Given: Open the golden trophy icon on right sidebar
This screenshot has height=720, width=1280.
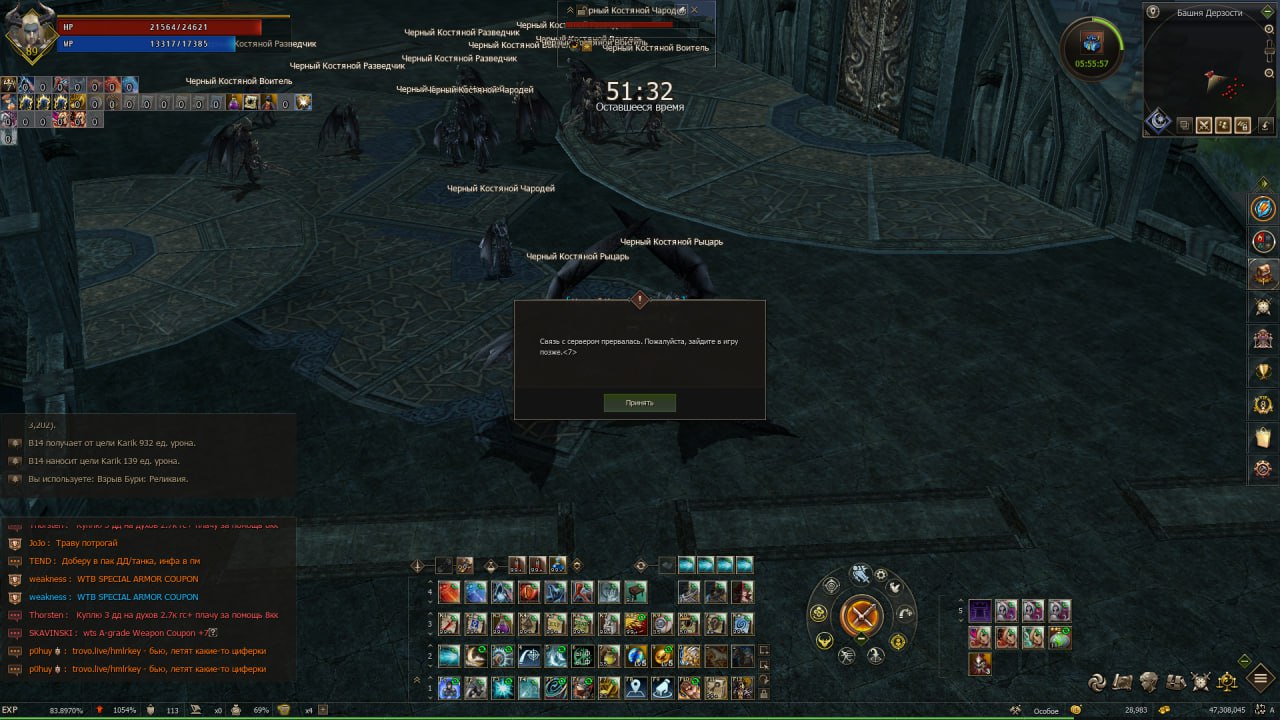Looking at the screenshot, I should point(1264,372).
